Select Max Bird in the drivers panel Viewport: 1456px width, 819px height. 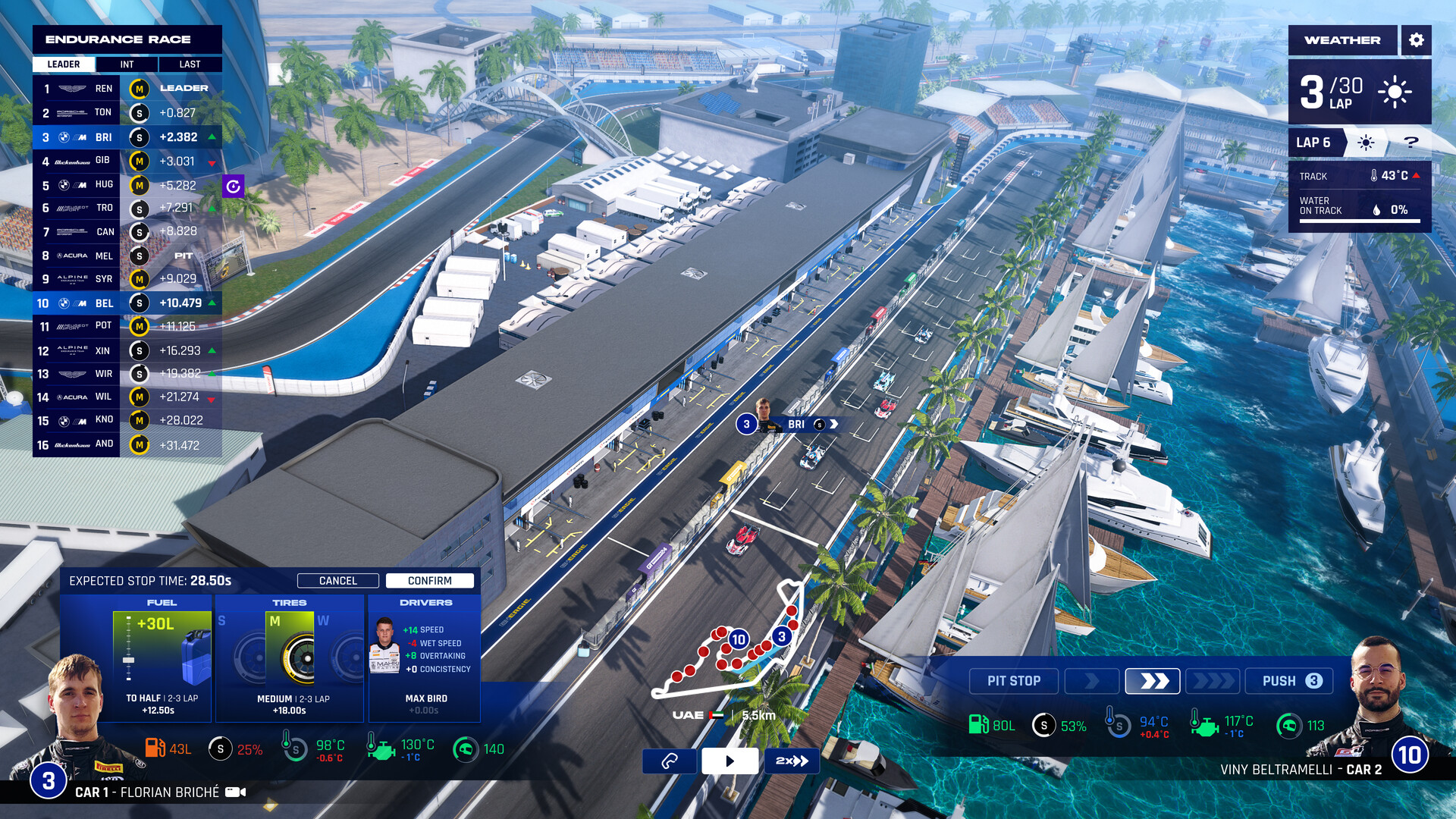[425, 660]
